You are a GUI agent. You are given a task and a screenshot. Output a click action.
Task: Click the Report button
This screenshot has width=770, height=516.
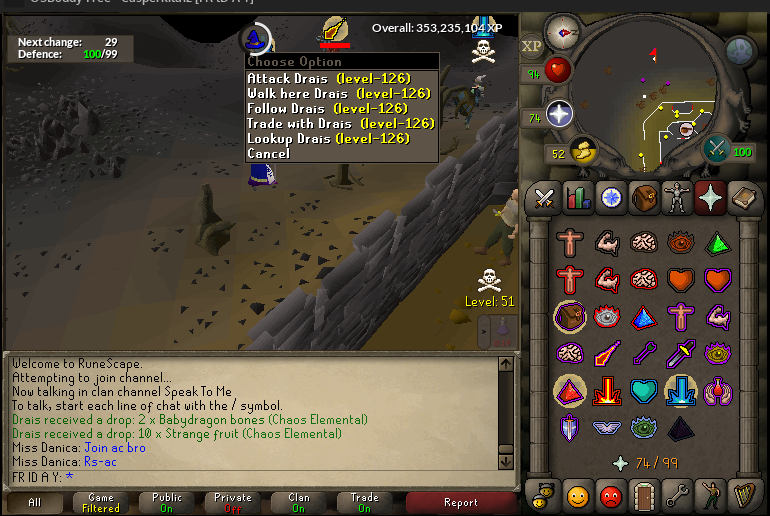[460, 503]
